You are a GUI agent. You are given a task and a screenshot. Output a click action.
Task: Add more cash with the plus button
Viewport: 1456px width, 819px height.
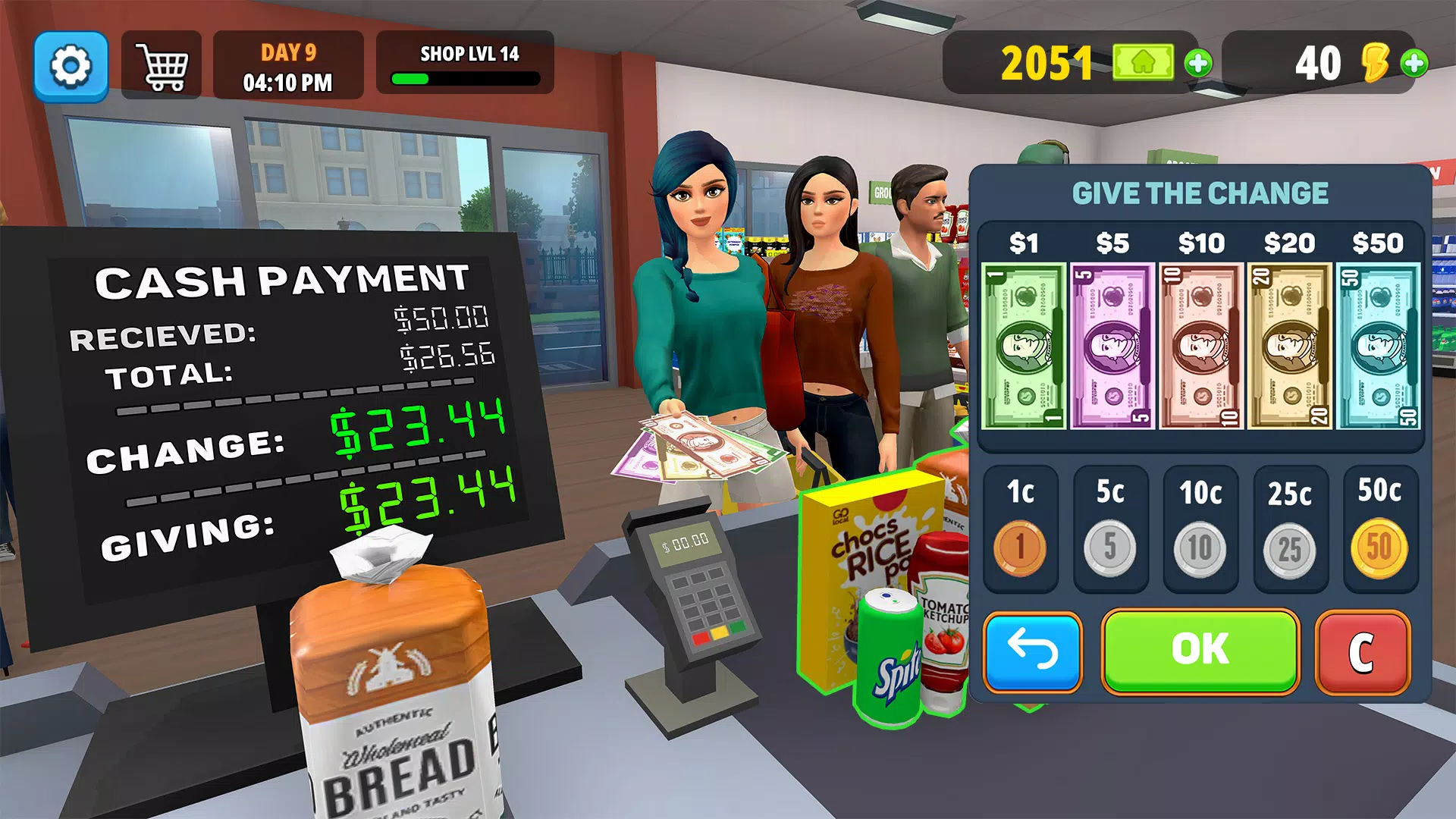pyautogui.click(x=1198, y=63)
